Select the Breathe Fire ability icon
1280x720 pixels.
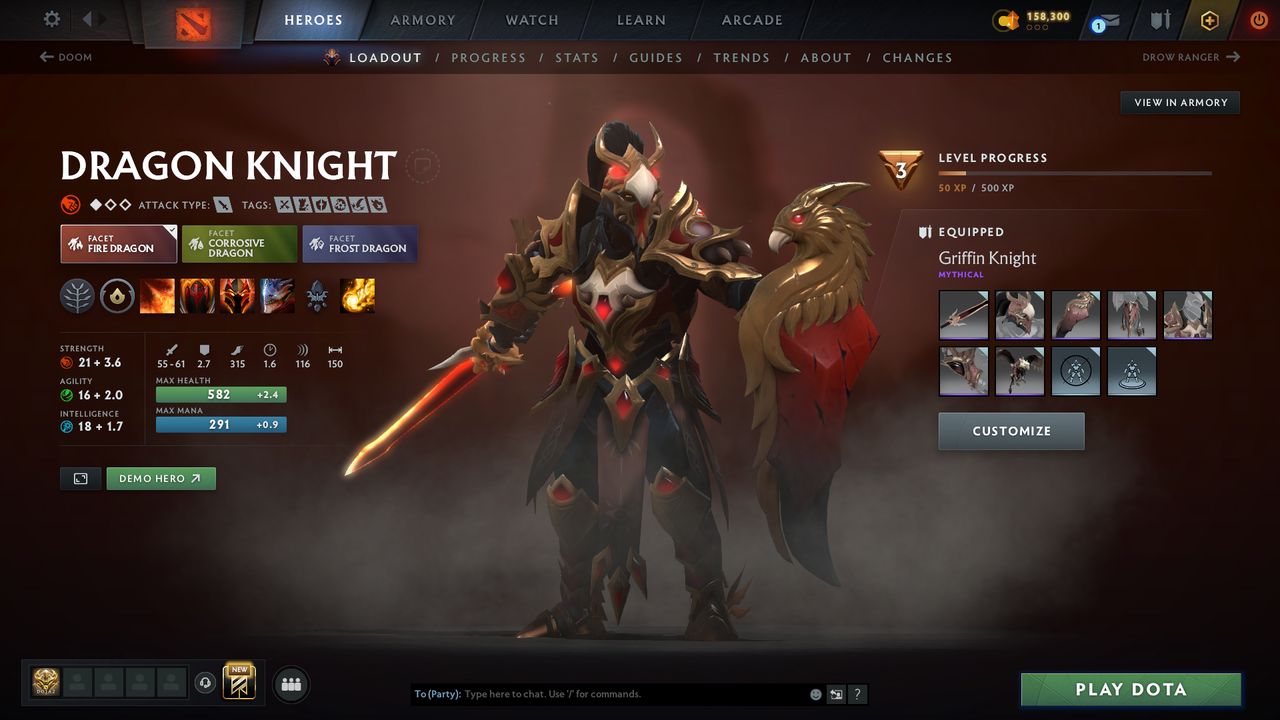(x=157, y=296)
